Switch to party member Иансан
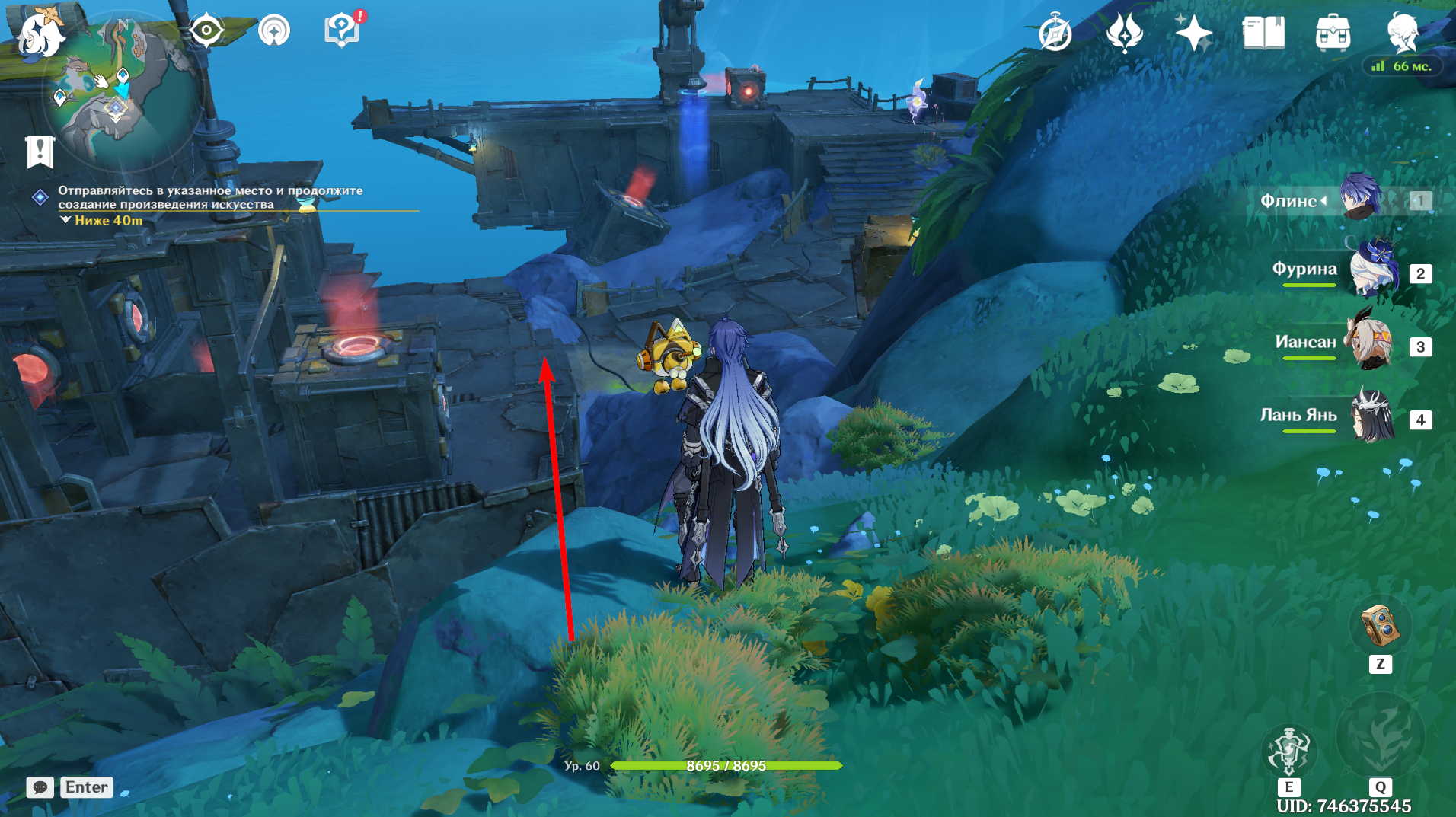Viewport: 1456px width, 817px height. click(x=1370, y=344)
